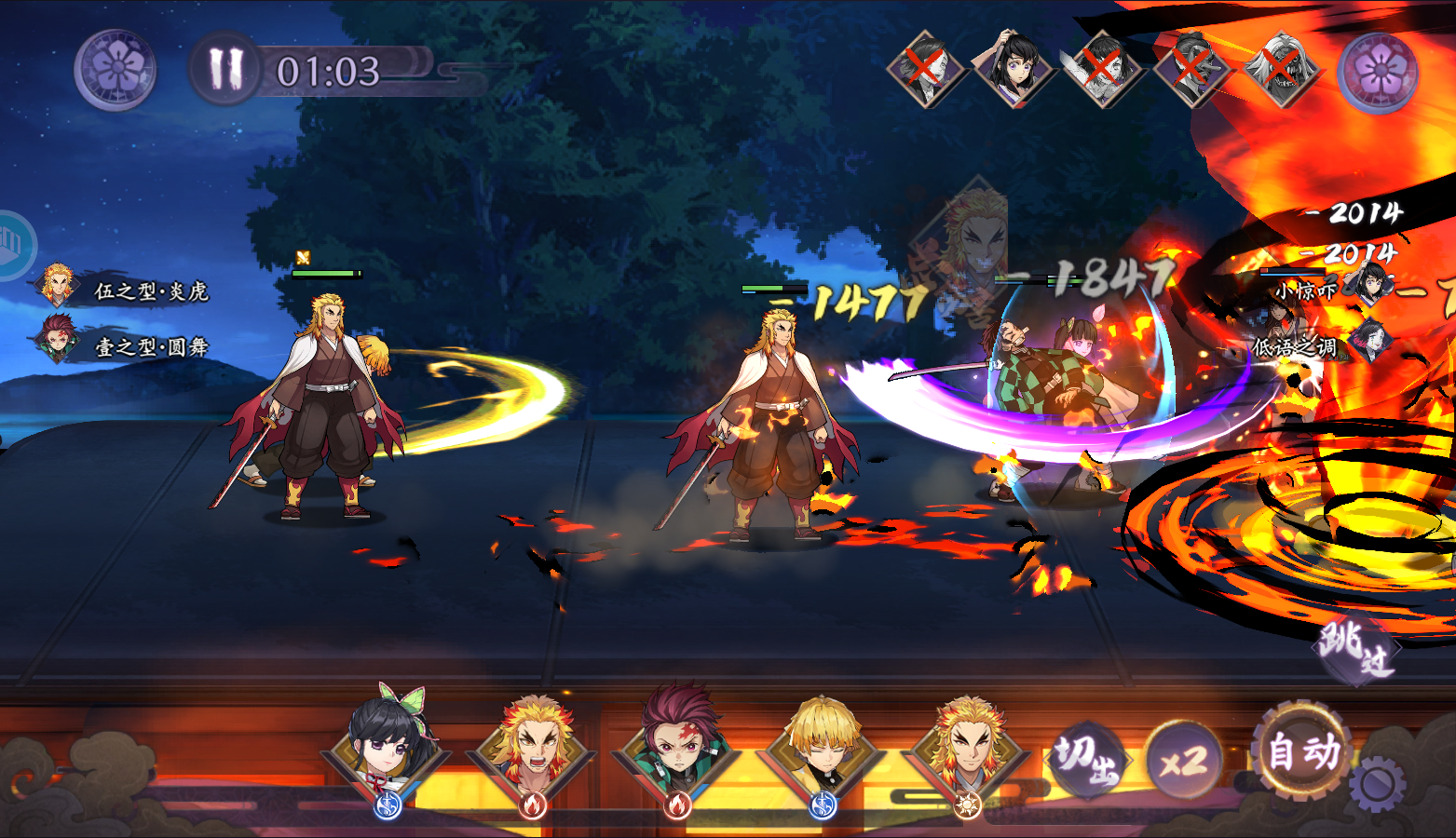Pause the battle with the pause button
The width and height of the screenshot is (1456, 838).
click(x=225, y=69)
